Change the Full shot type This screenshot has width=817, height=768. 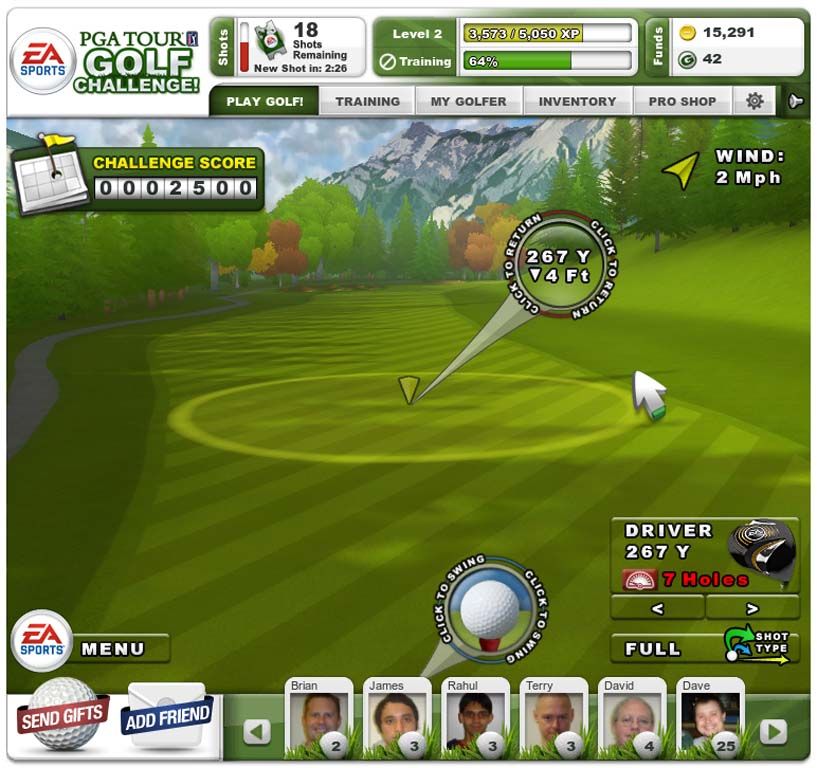(705, 648)
